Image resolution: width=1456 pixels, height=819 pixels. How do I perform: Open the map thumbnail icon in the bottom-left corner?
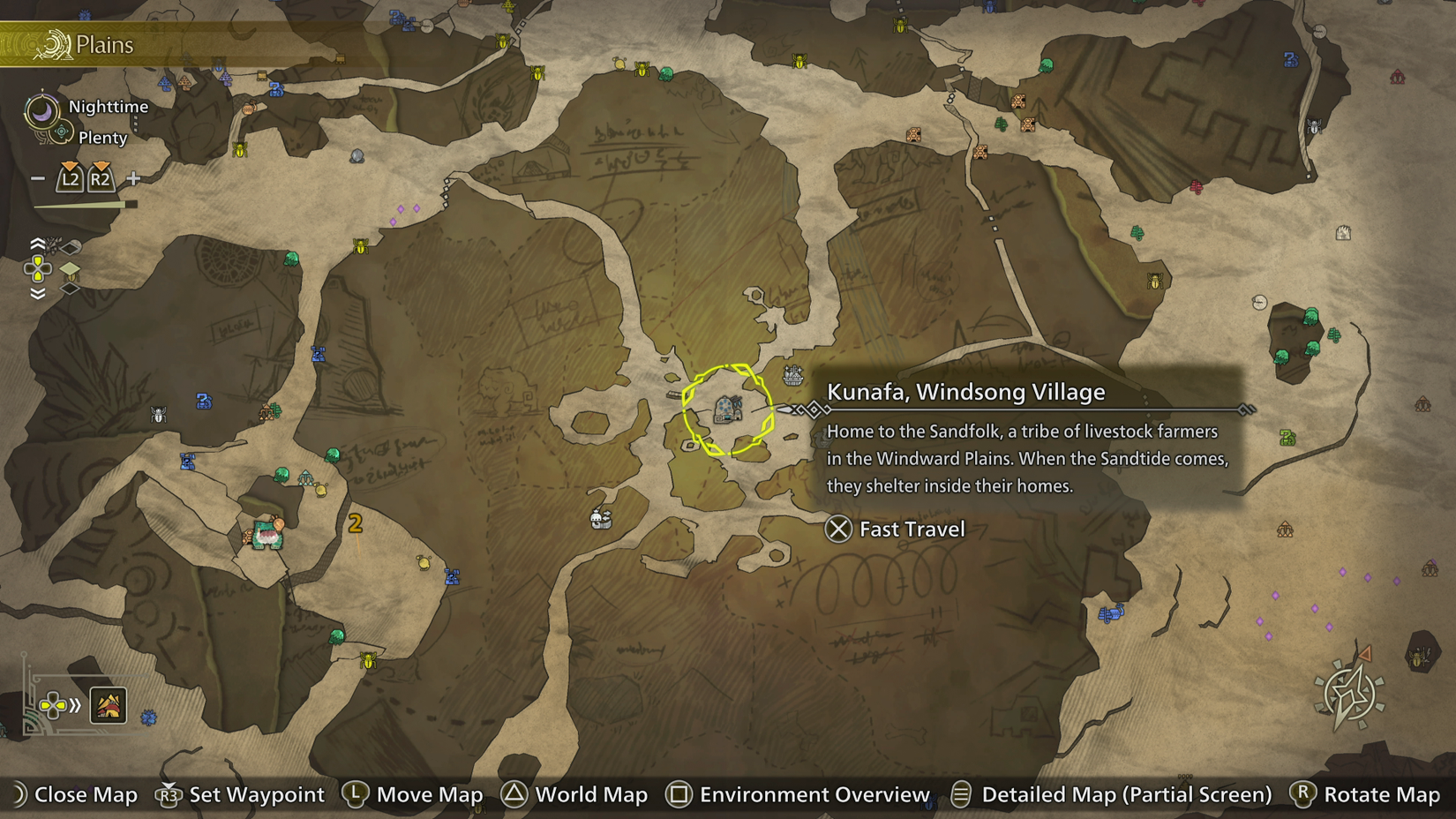point(107,705)
